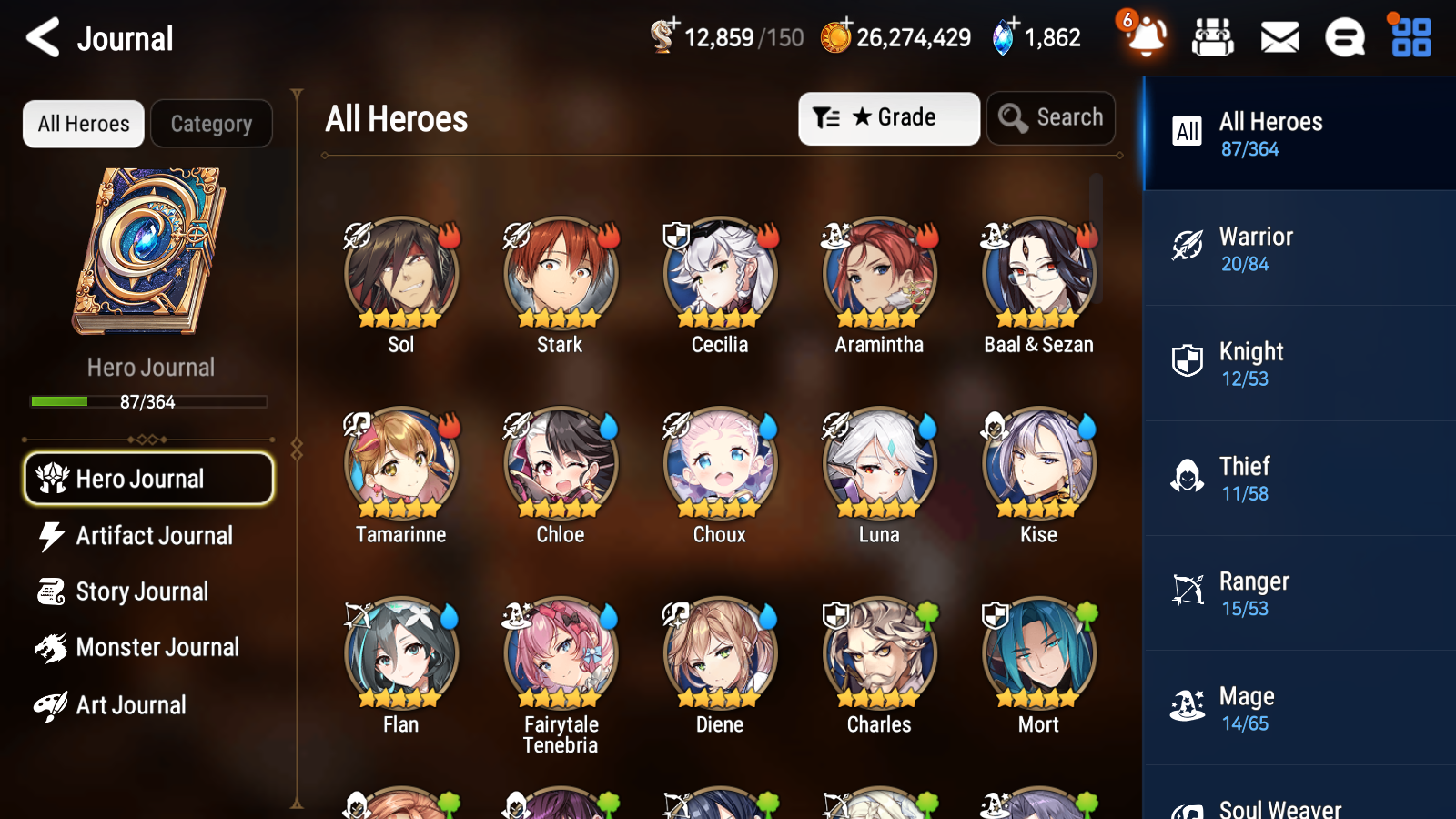
Task: Open the Grade sorting dropdown
Action: pos(888,117)
